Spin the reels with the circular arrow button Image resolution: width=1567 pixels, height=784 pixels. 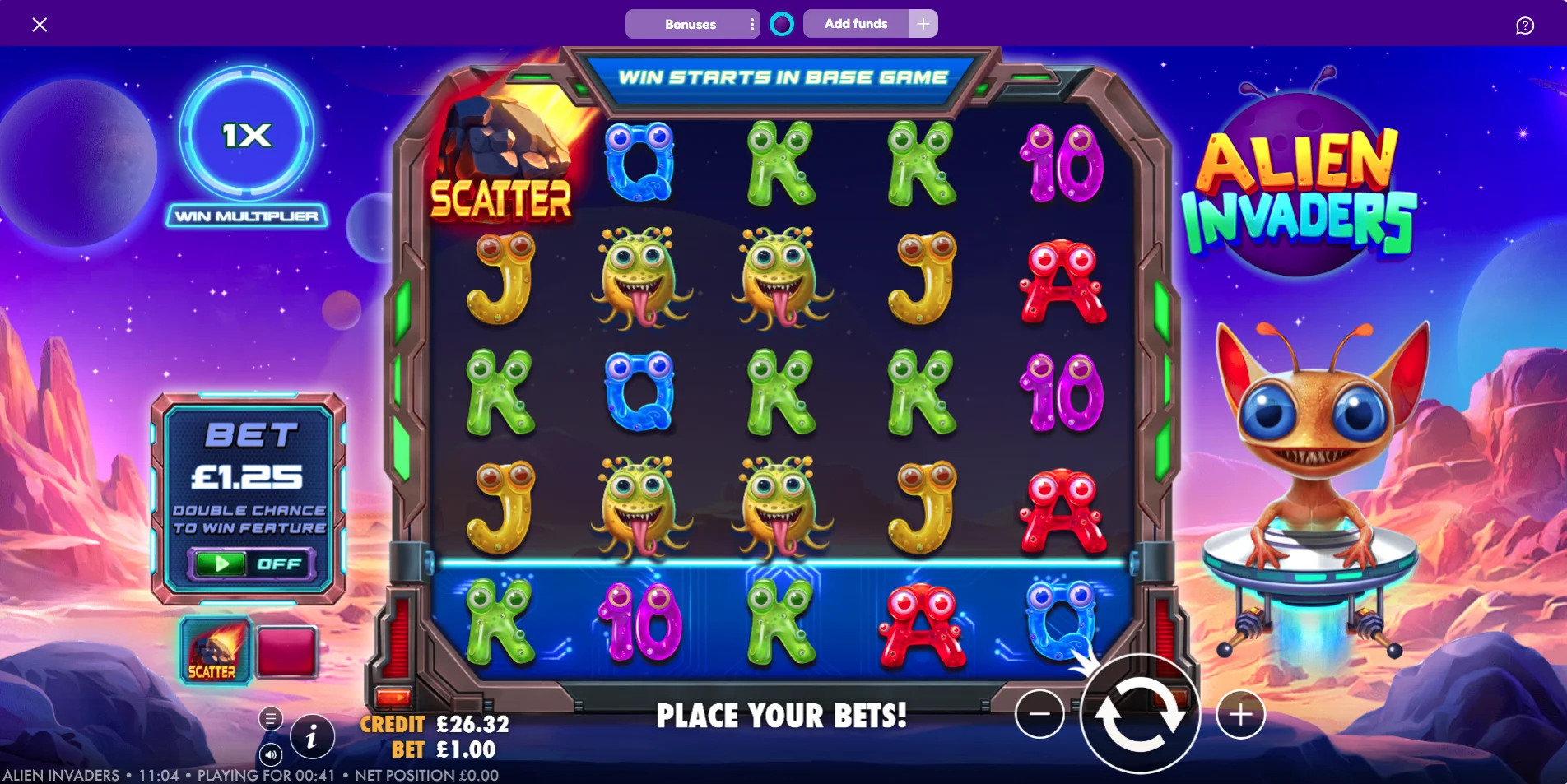pyautogui.click(x=1140, y=714)
